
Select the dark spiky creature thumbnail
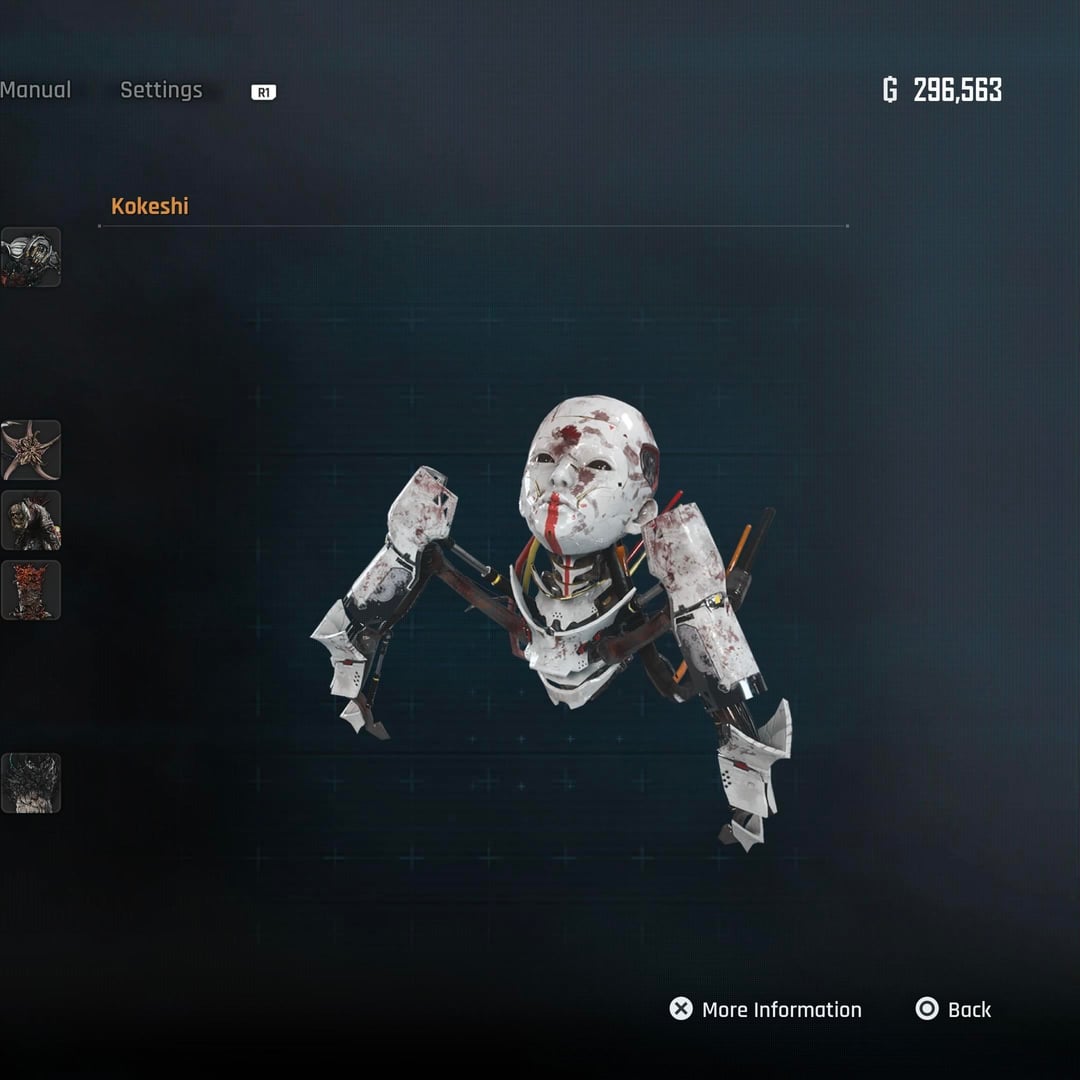(x=31, y=783)
